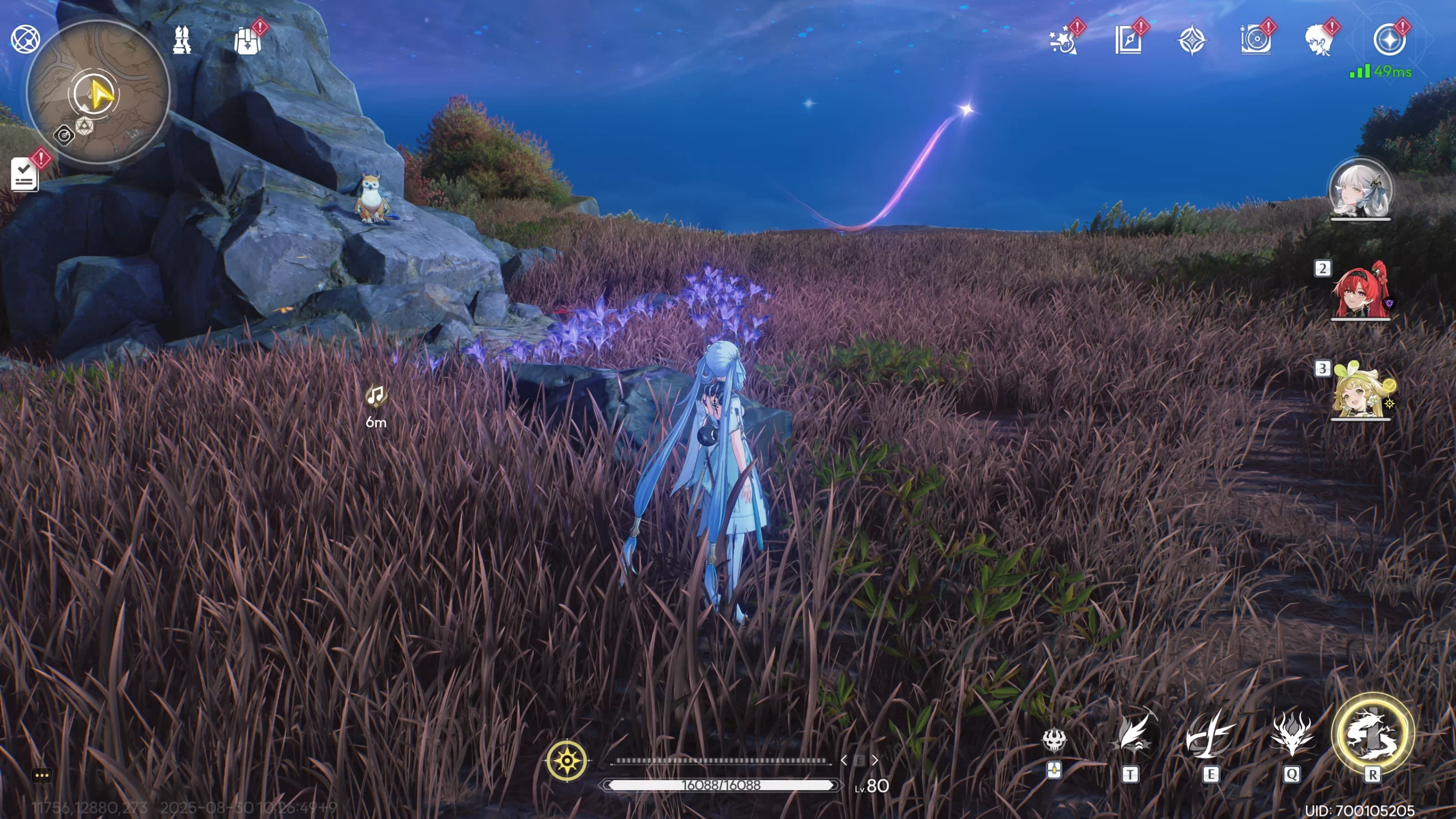
Task: Select the chess pieces icon
Action: coord(182,41)
